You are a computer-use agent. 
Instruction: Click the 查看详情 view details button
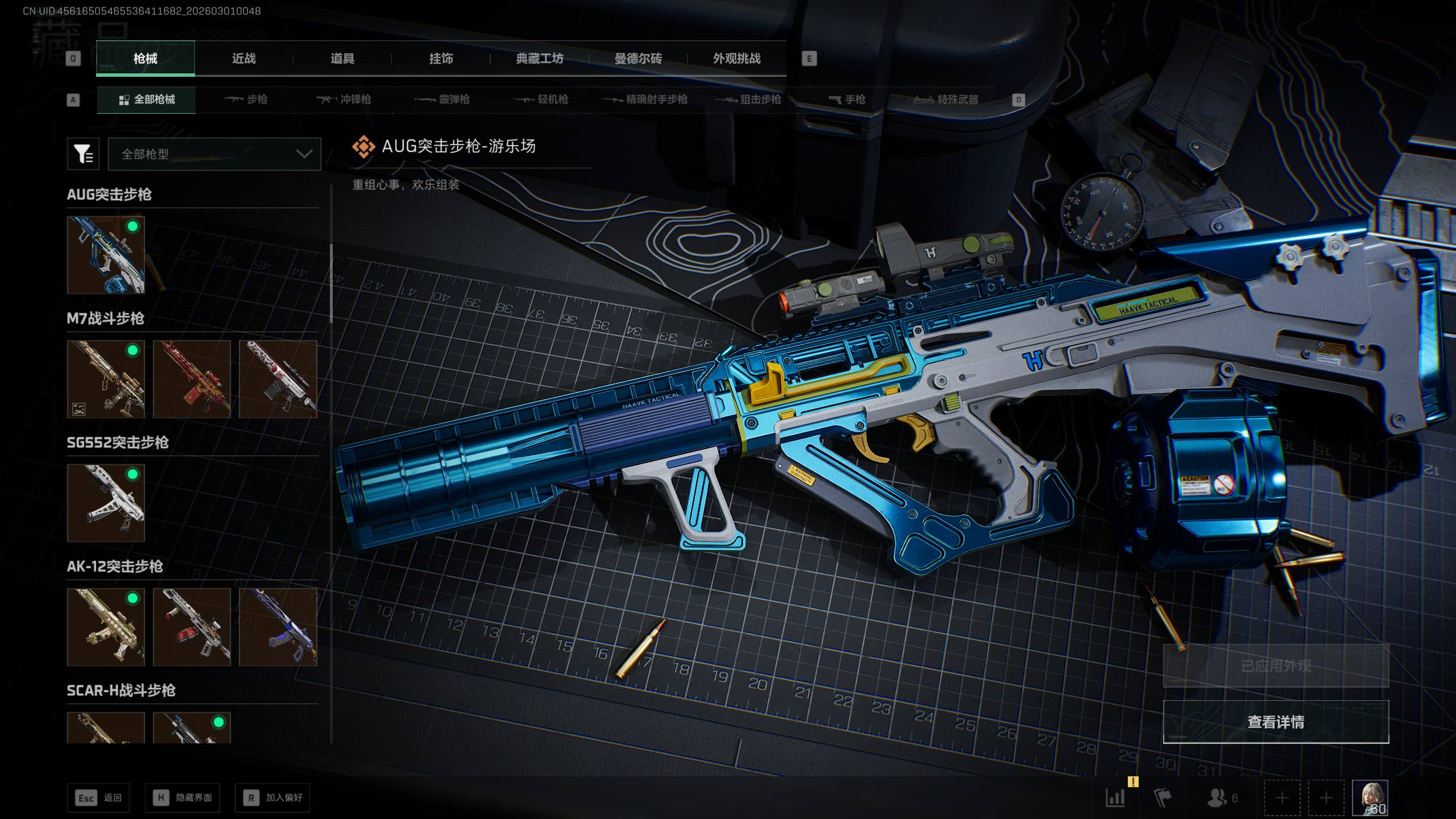1276,722
